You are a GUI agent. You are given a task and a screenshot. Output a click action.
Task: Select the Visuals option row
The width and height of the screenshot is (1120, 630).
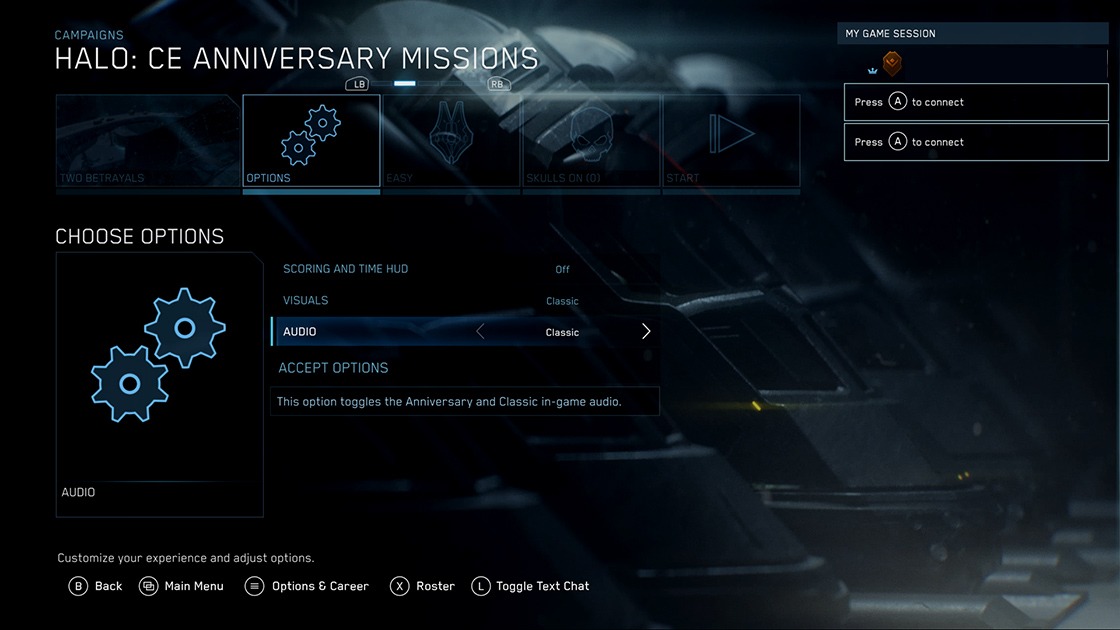point(465,301)
